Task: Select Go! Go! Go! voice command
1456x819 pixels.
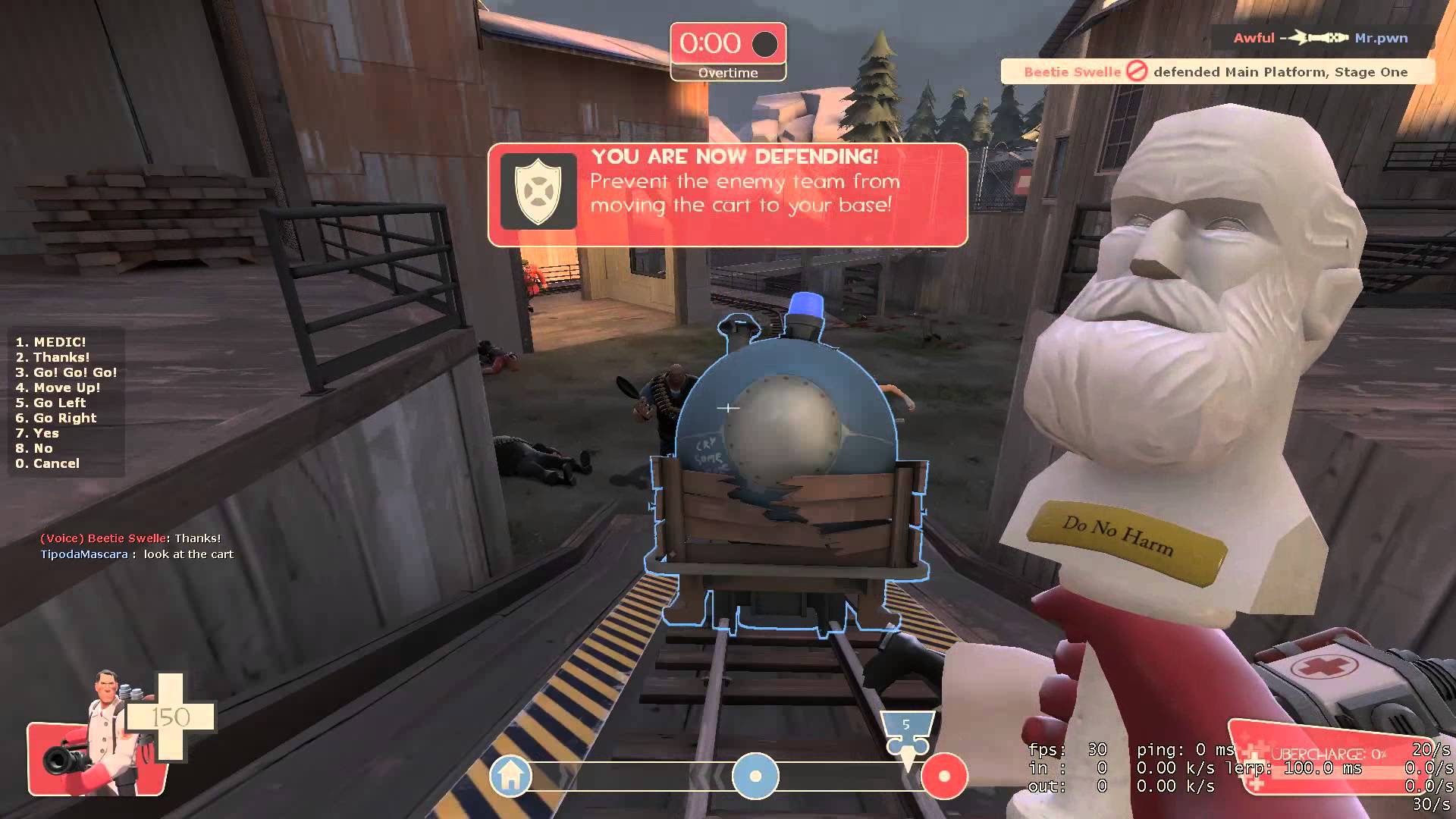Action: tap(67, 372)
